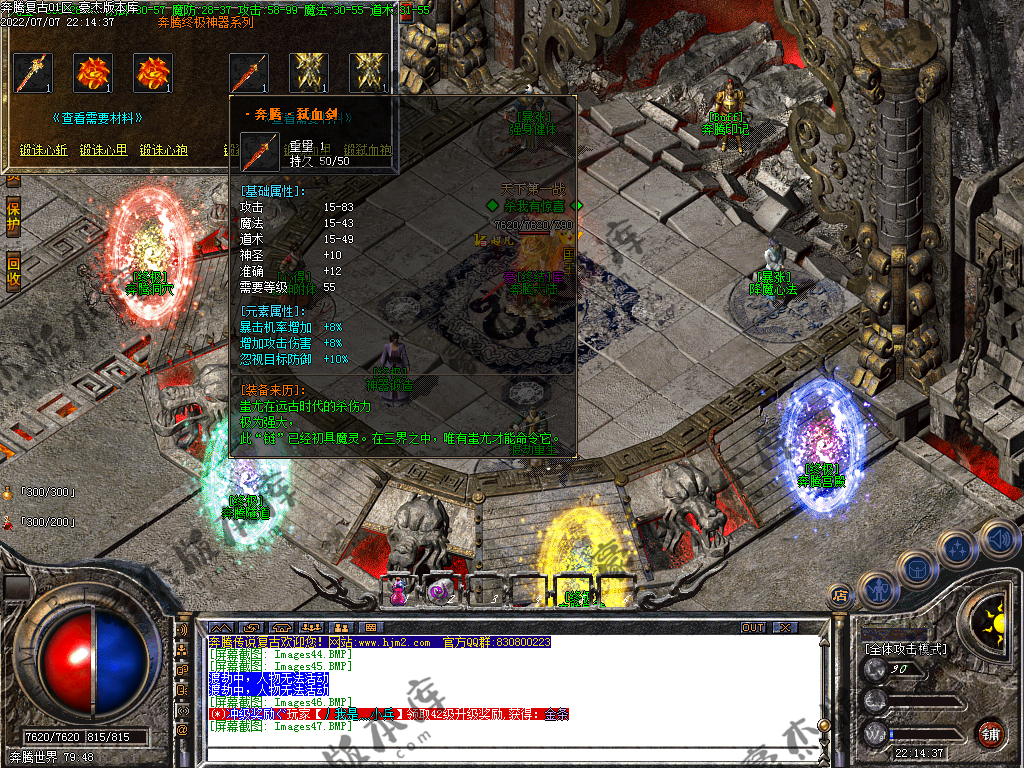Viewport: 1024px width, 768px height.
Task: Select the first sword item in forge panel
Action: tap(32, 73)
